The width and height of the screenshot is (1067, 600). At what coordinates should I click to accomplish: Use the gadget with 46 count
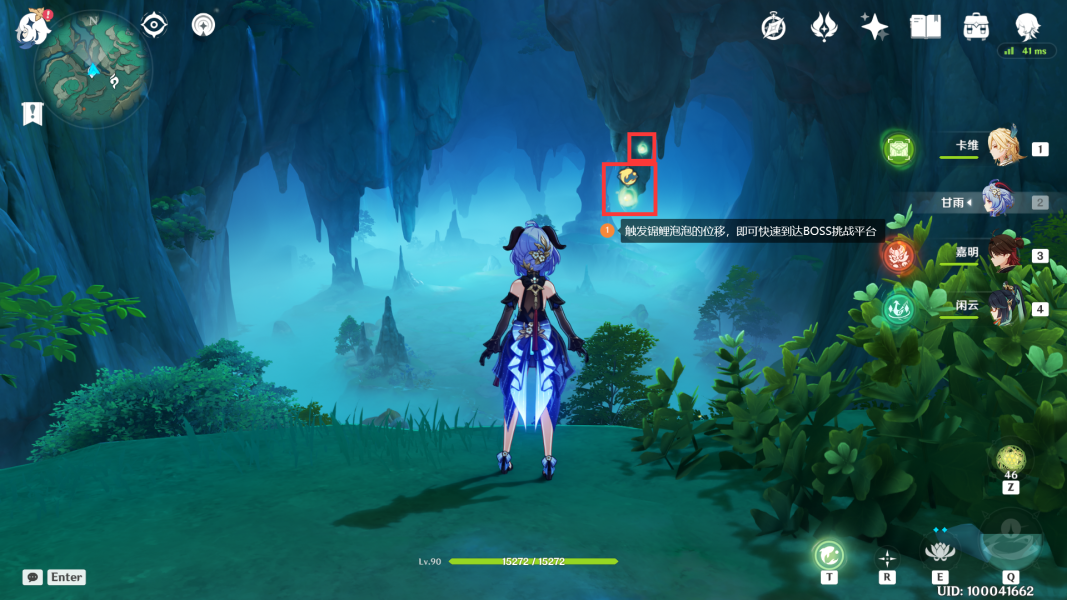[x=1010, y=463]
